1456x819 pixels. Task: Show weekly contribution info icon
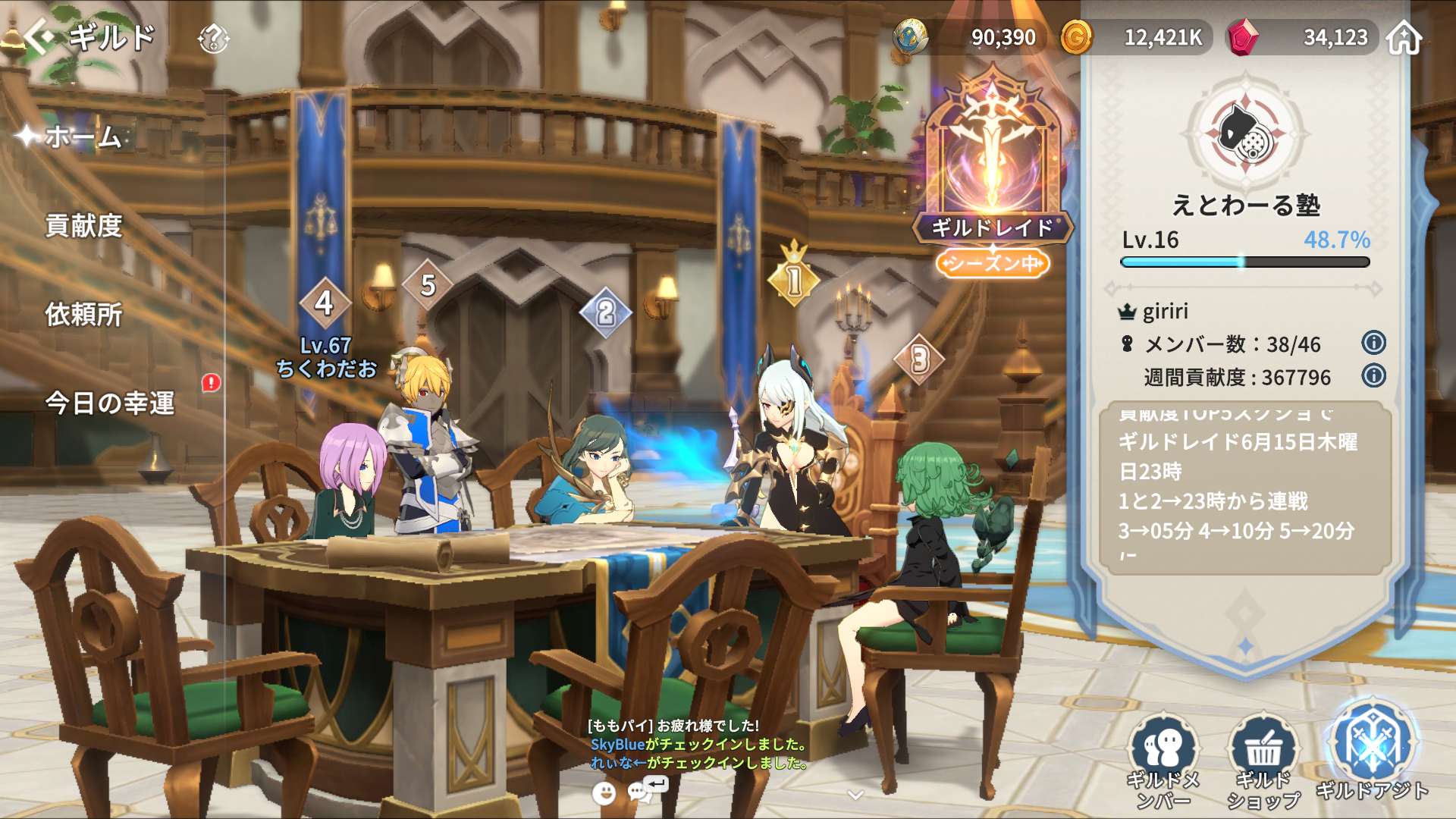click(1373, 375)
